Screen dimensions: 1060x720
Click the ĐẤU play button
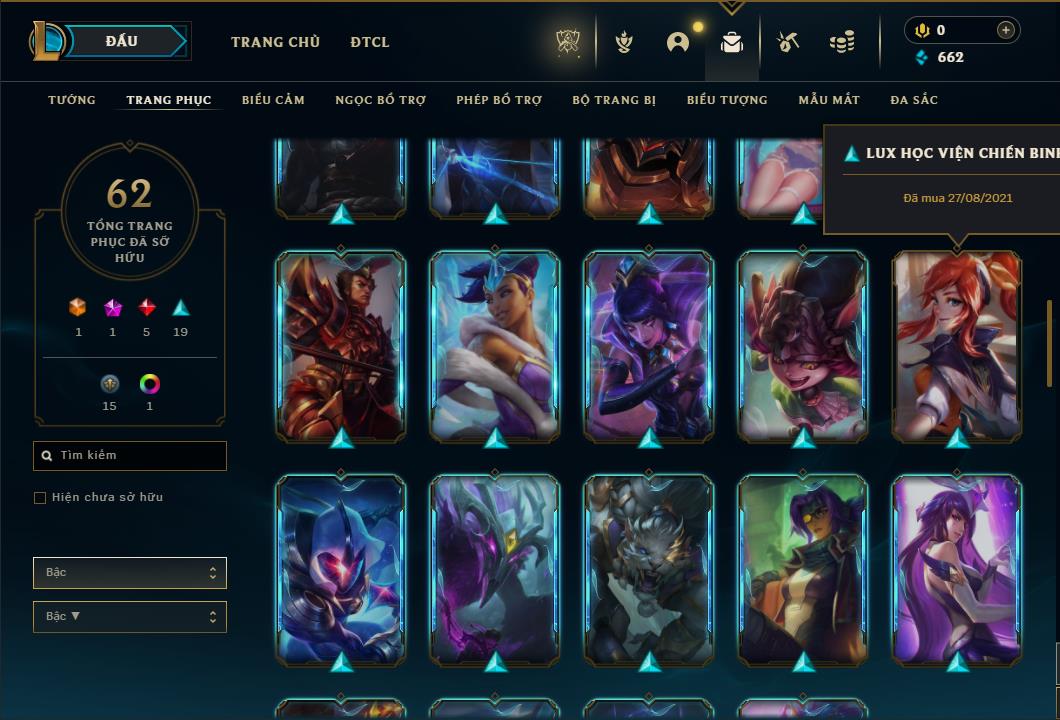point(123,41)
